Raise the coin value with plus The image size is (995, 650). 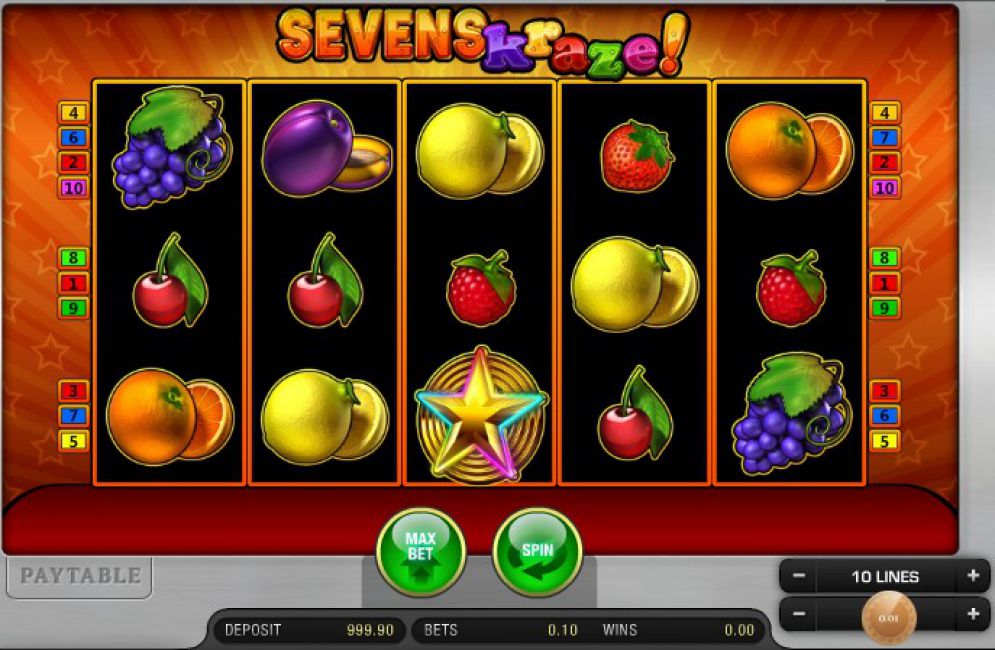point(972,613)
